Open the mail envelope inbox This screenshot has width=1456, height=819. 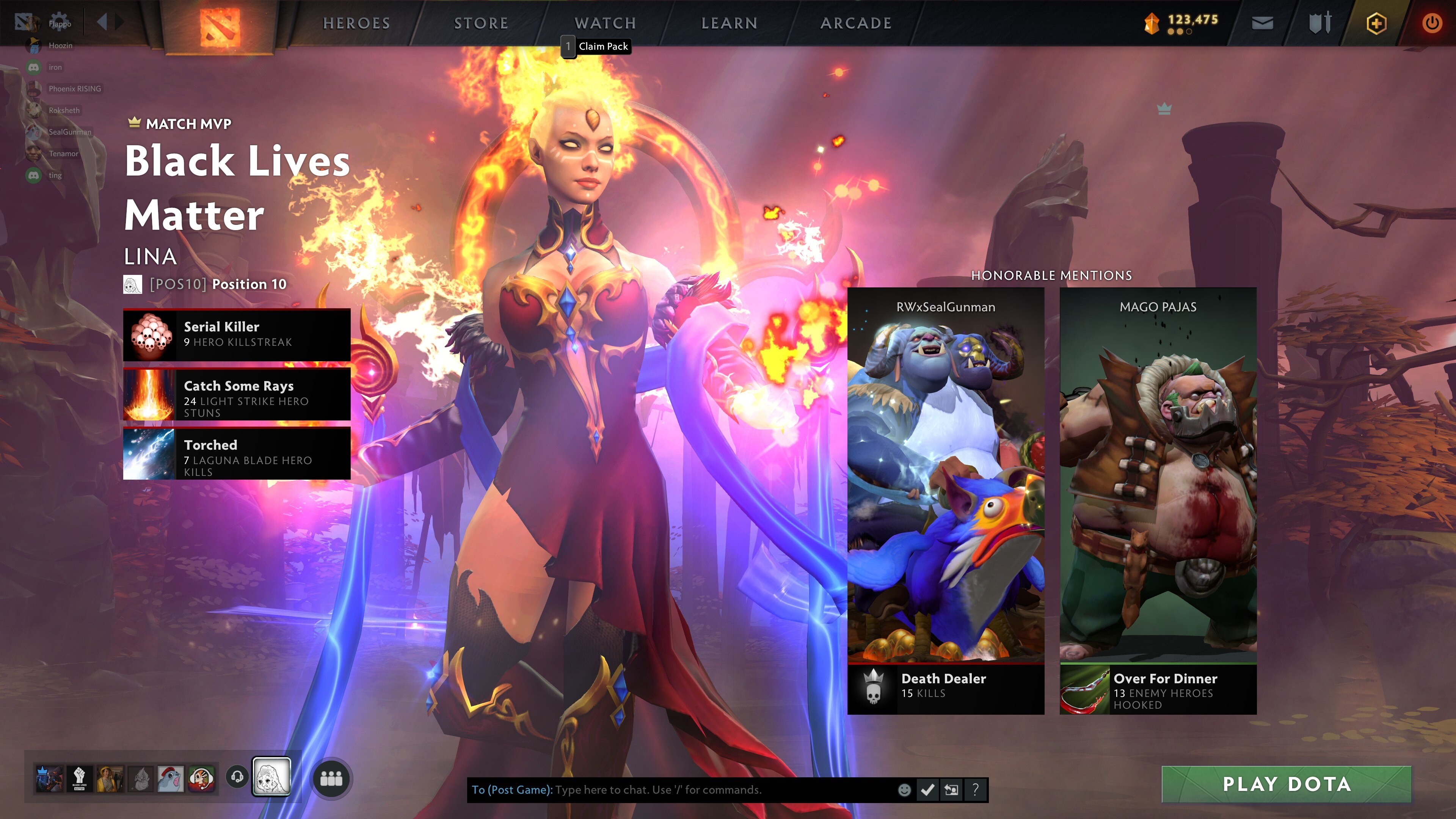point(1262,23)
